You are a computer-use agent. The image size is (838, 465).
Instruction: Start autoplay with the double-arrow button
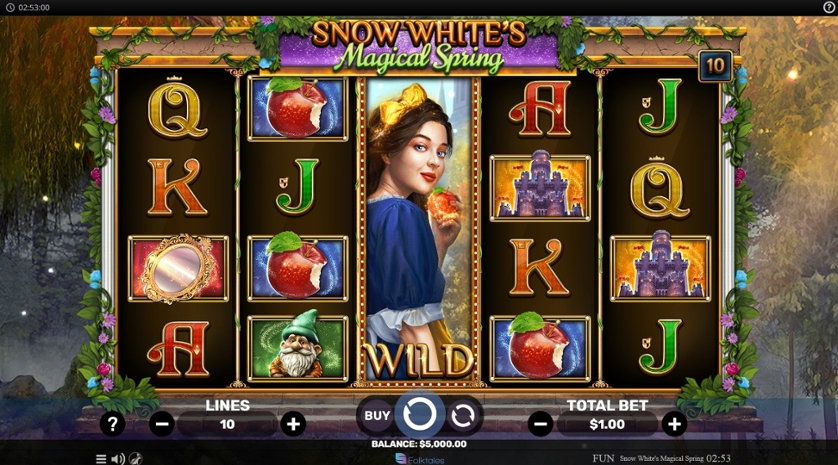pyautogui.click(x=463, y=415)
